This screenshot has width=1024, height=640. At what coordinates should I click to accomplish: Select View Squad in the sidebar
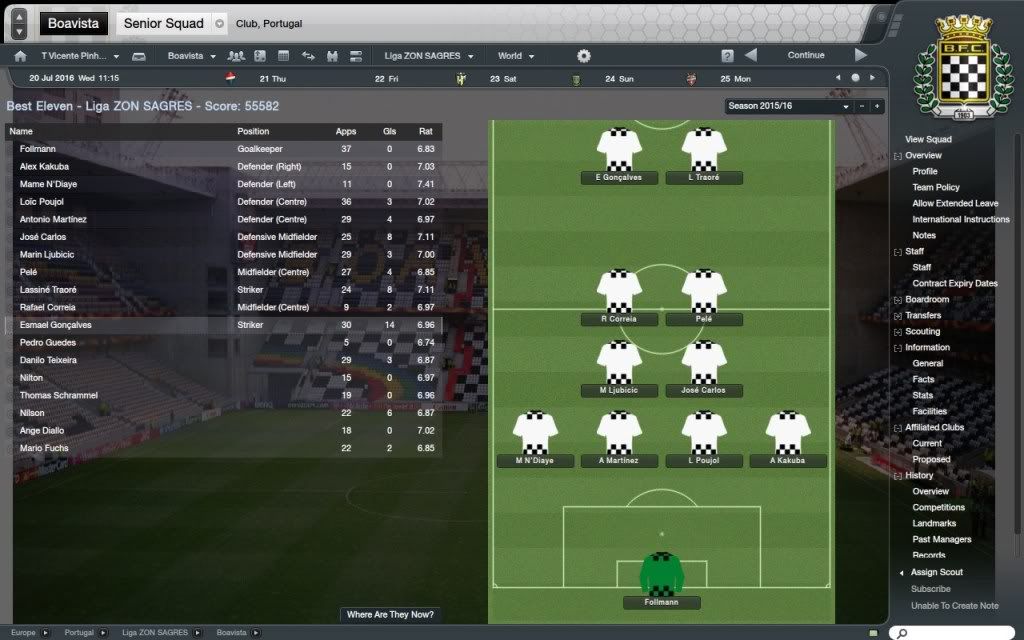[928, 140]
